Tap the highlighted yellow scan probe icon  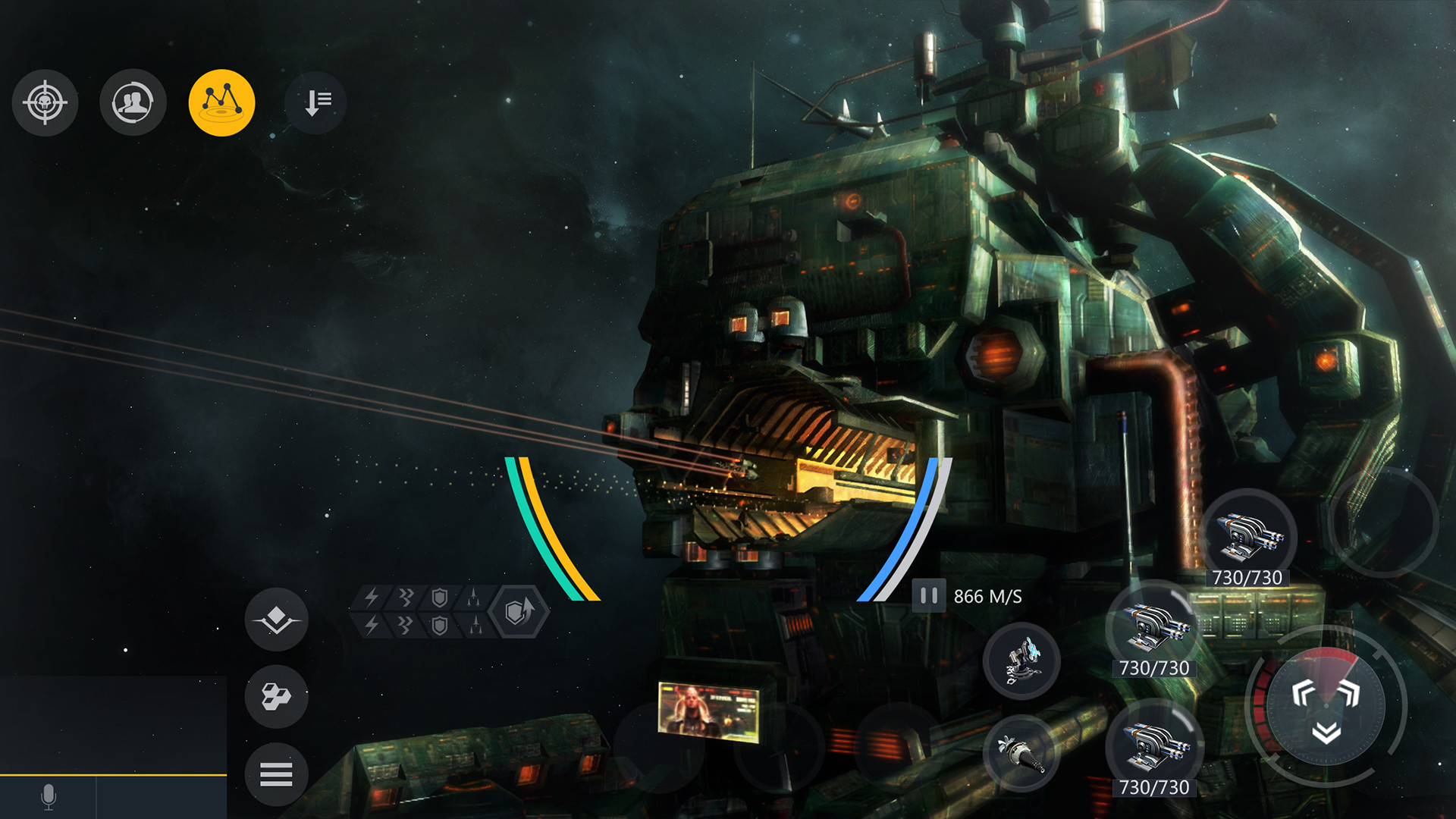[222, 104]
